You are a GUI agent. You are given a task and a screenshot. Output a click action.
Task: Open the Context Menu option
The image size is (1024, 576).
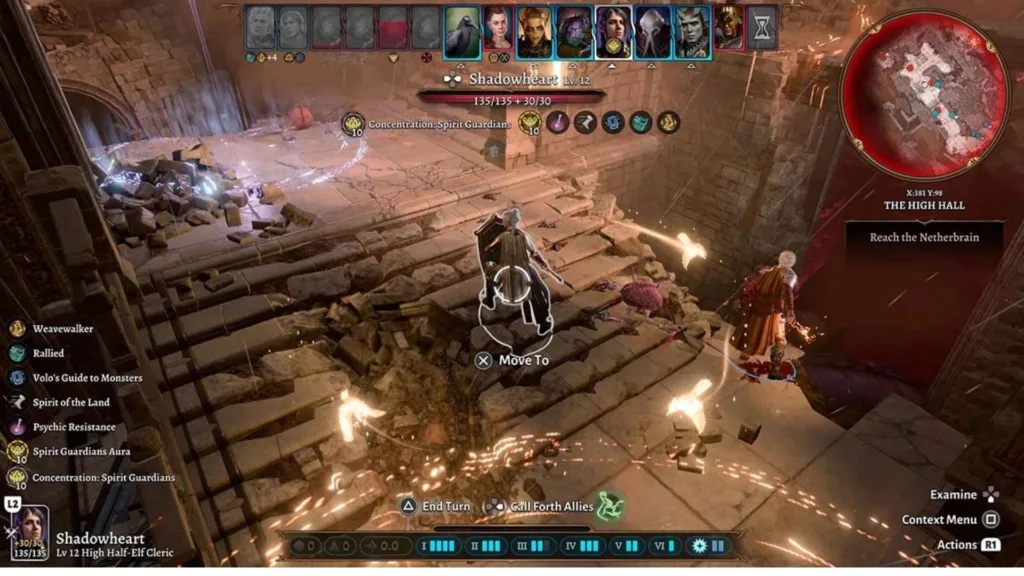coord(949,519)
